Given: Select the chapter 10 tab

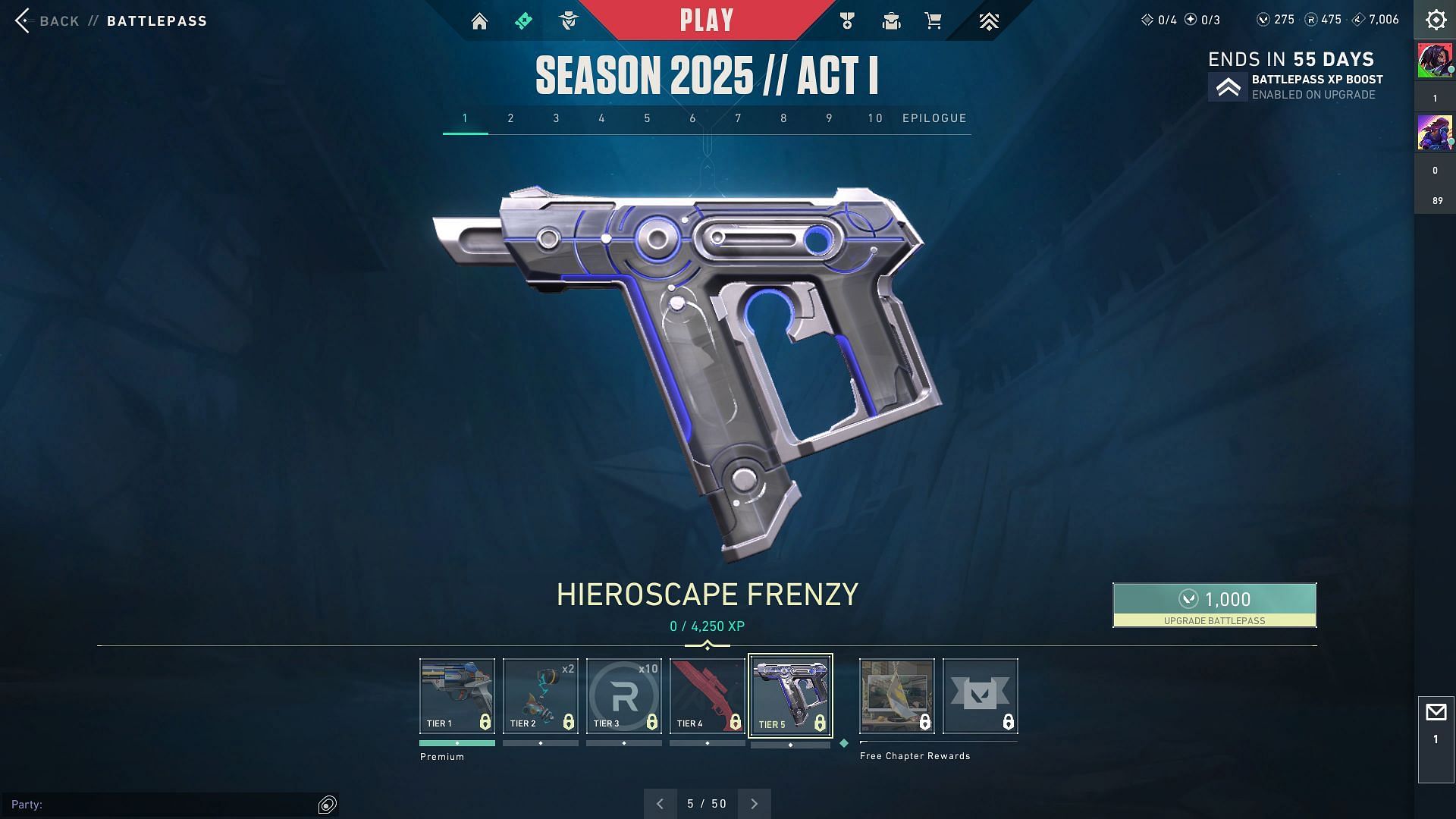Looking at the screenshot, I should point(875,118).
